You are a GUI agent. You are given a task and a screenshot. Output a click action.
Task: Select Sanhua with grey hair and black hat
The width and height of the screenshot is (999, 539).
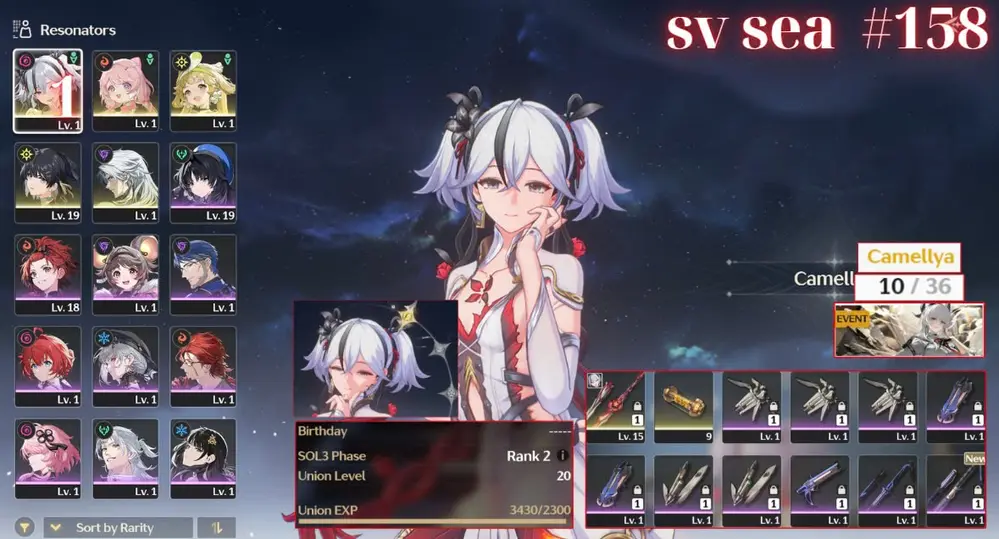125,367
